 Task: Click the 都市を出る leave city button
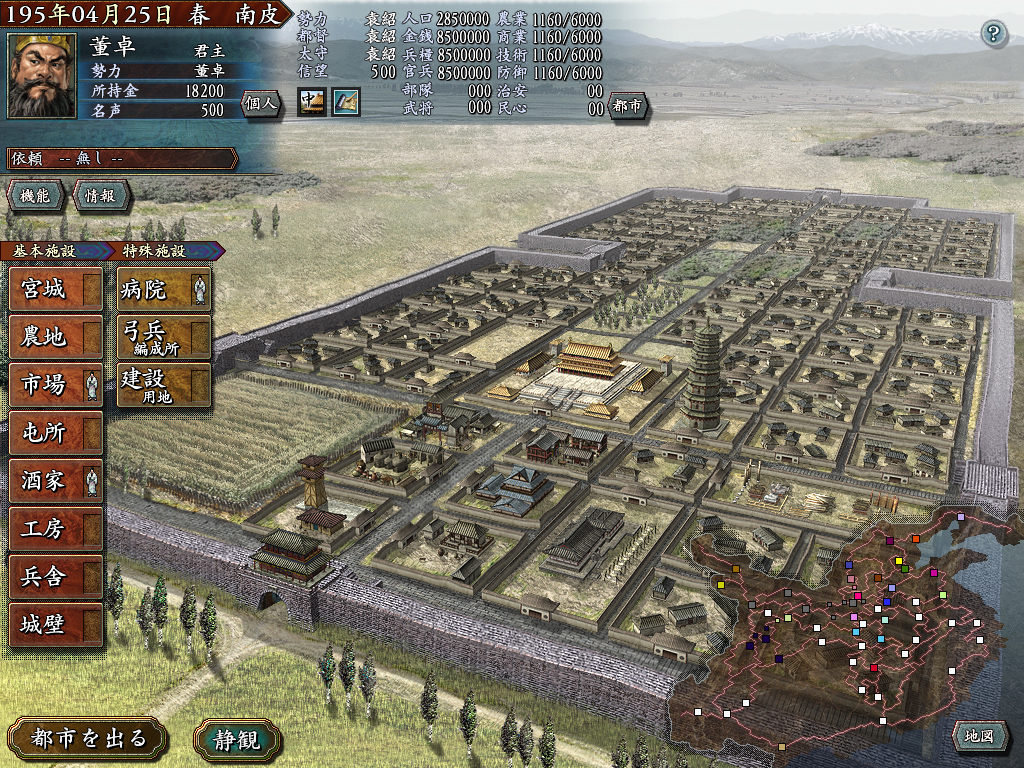(x=89, y=739)
